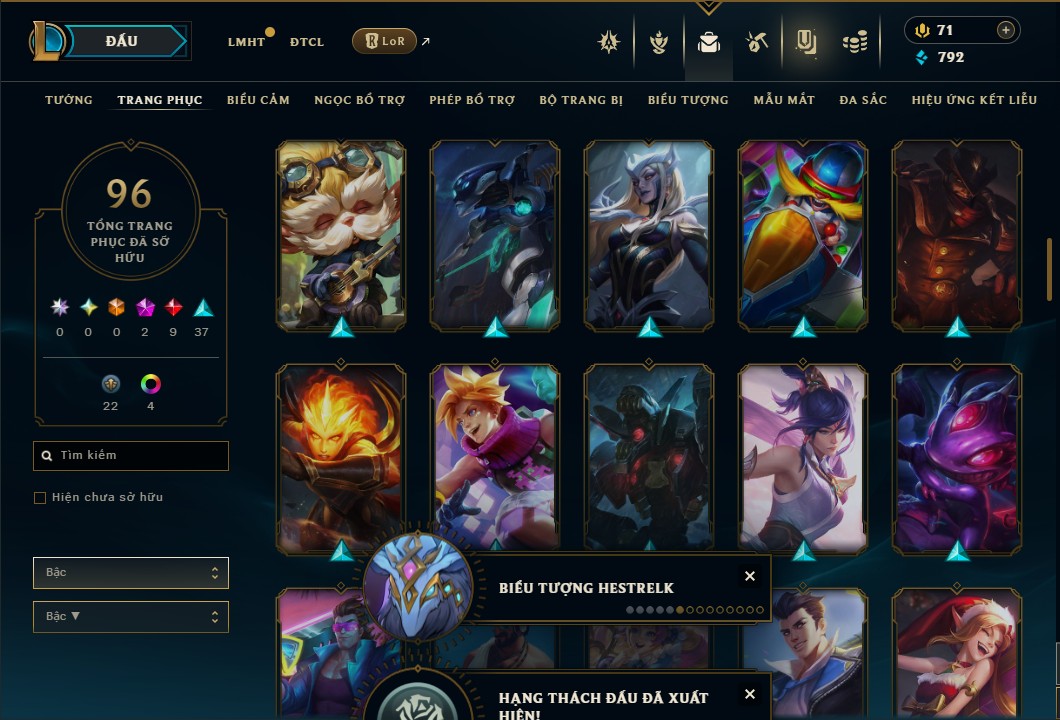Open the BIỂU CẢM tab
This screenshot has height=720, width=1060.
pyautogui.click(x=258, y=100)
